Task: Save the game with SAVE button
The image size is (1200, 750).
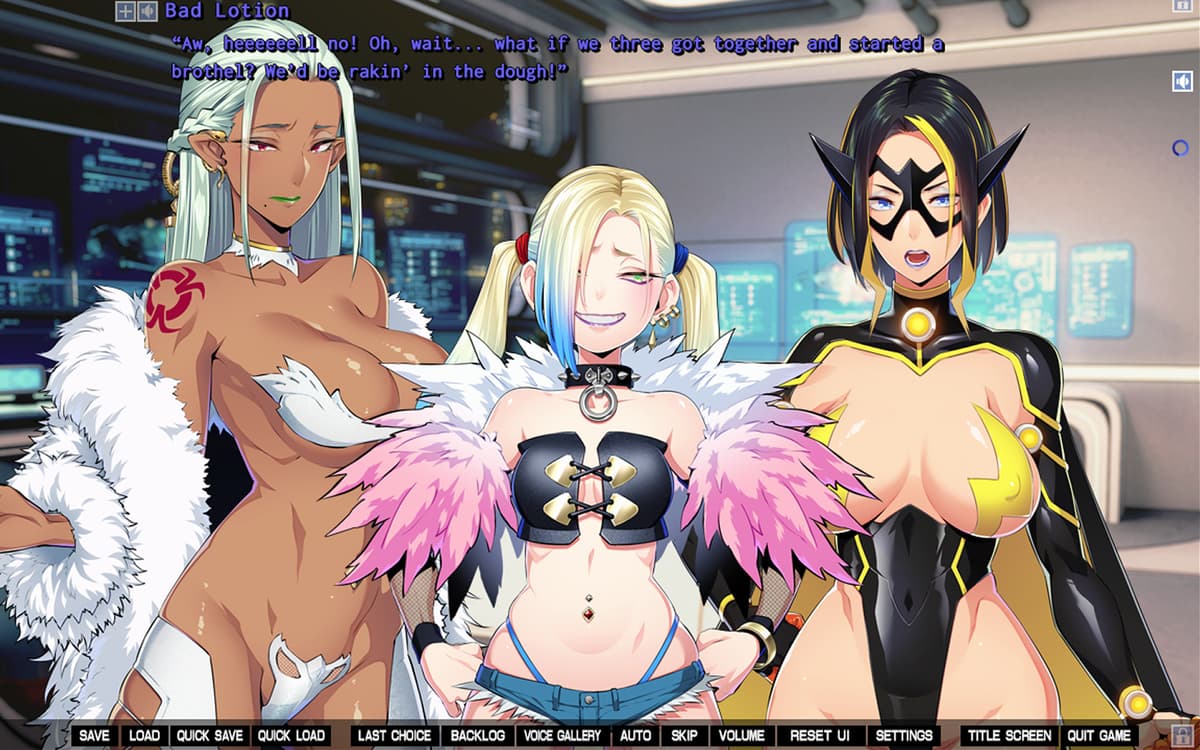Action: [94, 736]
